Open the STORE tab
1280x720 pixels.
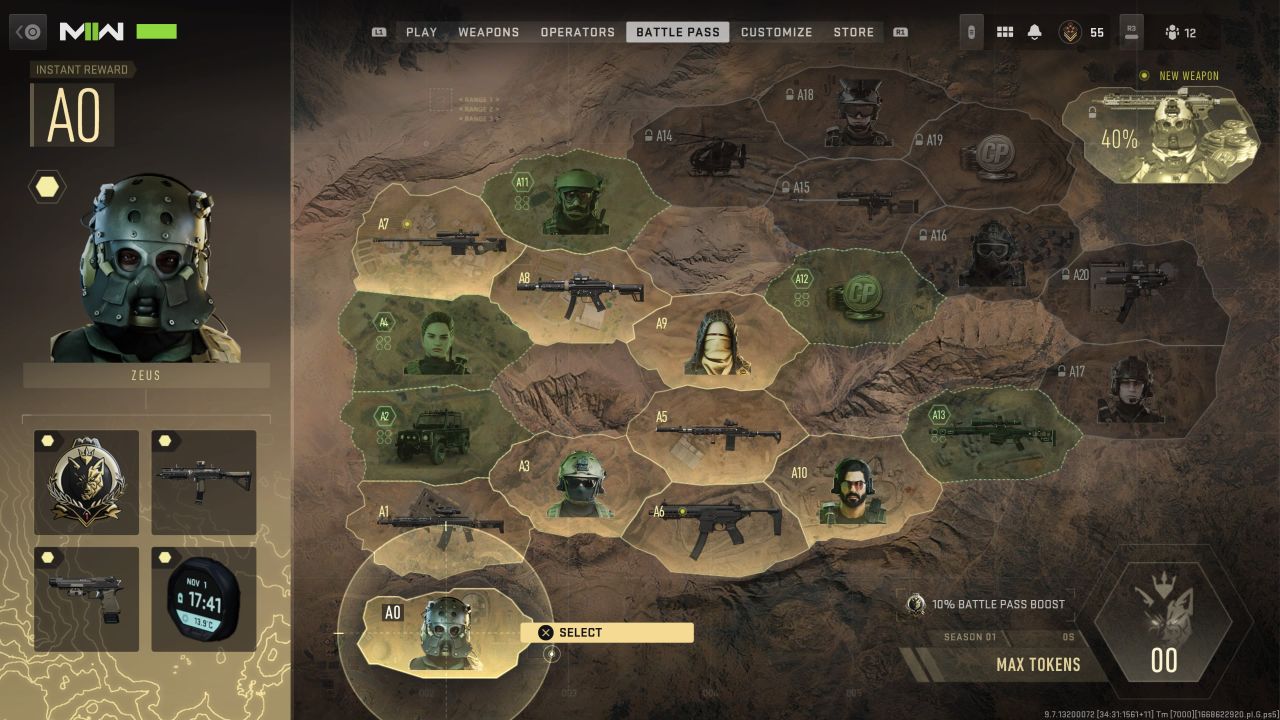[853, 32]
